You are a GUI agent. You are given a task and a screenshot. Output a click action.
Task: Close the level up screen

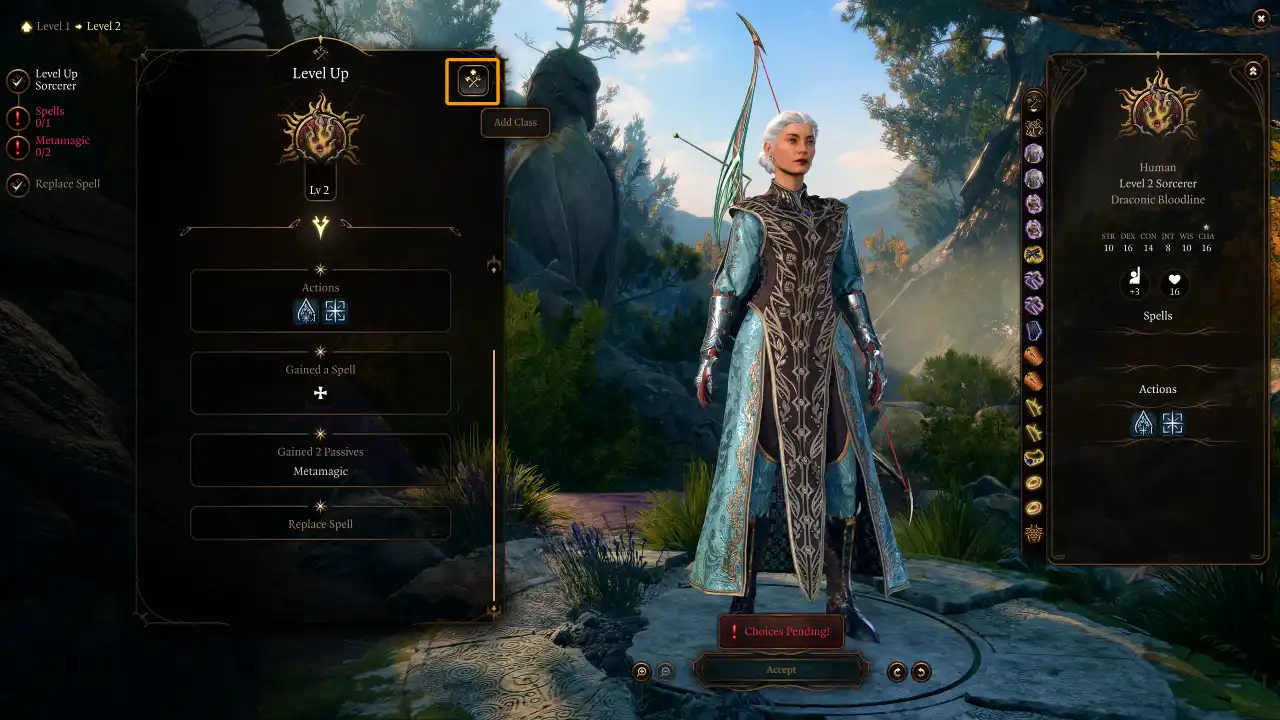point(1260,18)
